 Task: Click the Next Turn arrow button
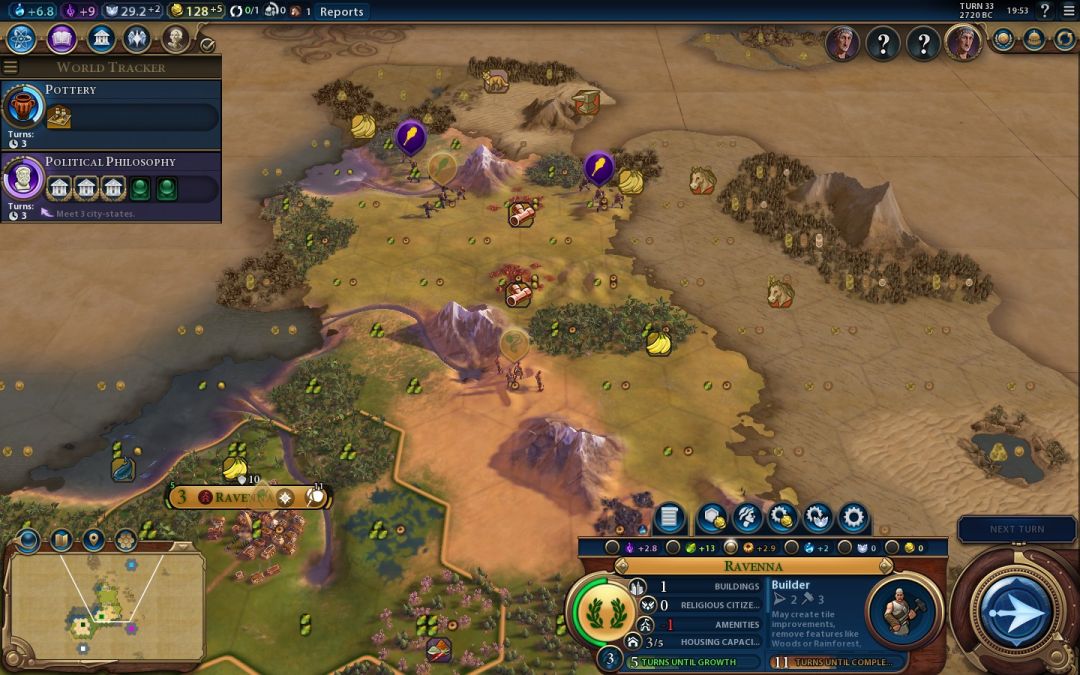tap(1016, 610)
